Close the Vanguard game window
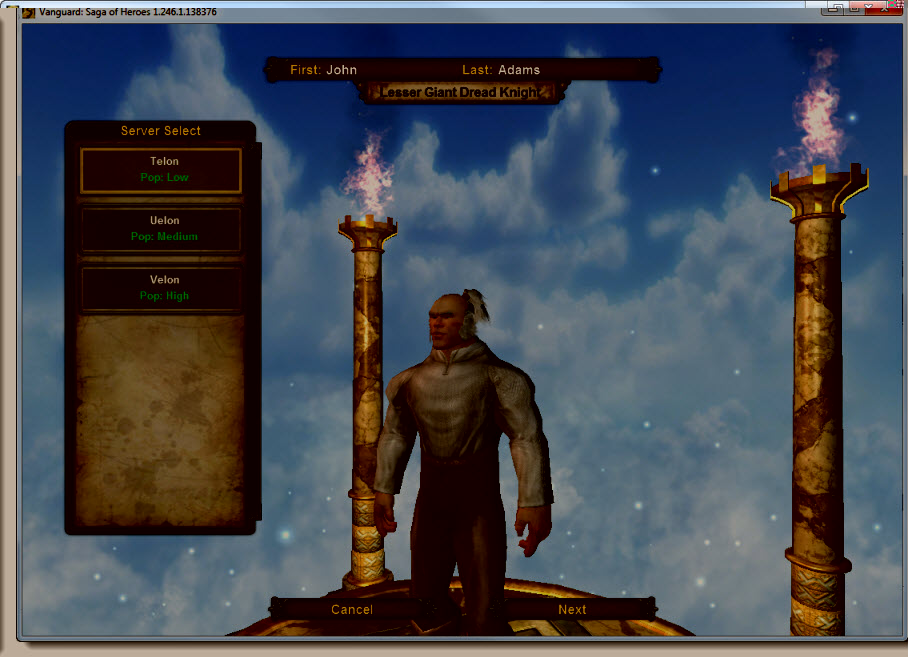908x657 pixels. coord(886,8)
